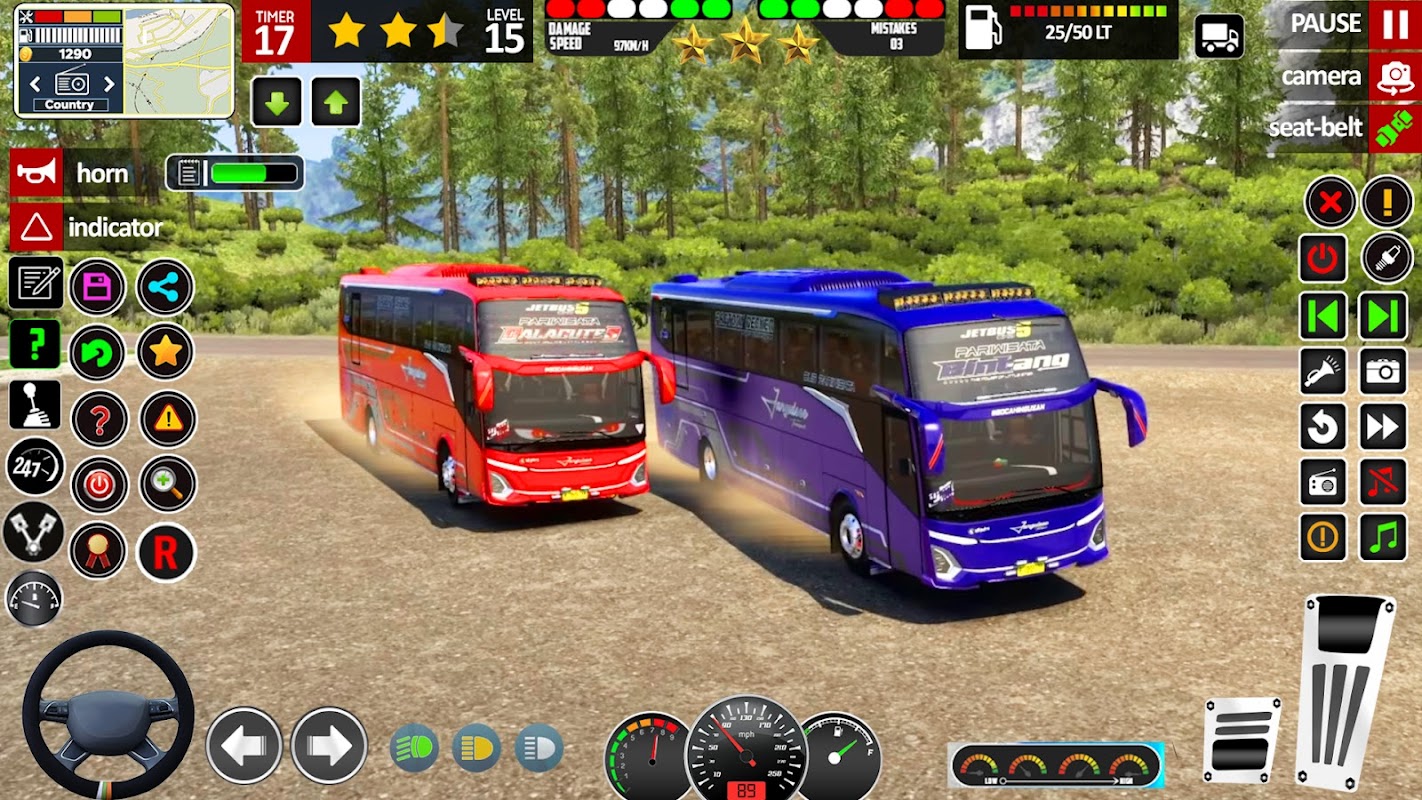Turn on the indicator
This screenshot has height=800, width=1422.
pyautogui.click(x=37, y=228)
